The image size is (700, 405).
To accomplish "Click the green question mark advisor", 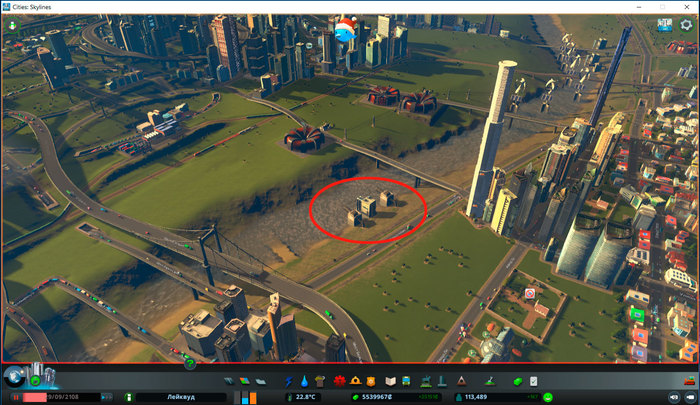I will [190, 363].
